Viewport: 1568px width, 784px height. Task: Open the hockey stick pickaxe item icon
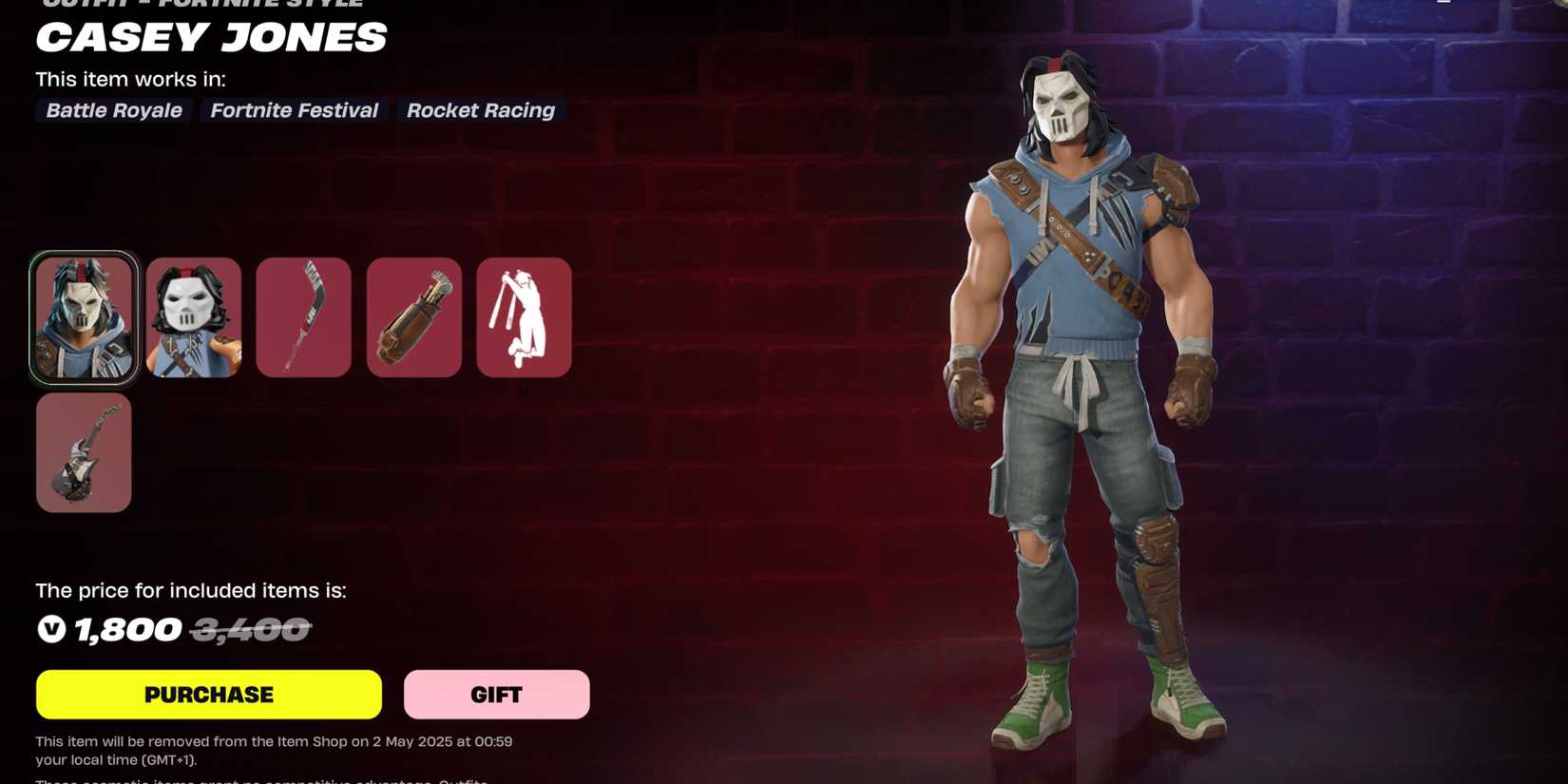point(303,316)
